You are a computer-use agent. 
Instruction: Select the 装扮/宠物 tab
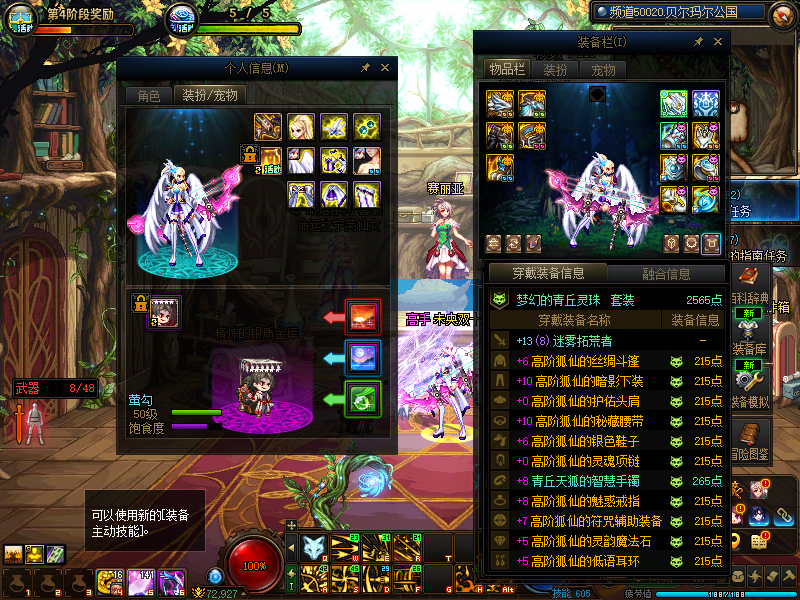209,95
